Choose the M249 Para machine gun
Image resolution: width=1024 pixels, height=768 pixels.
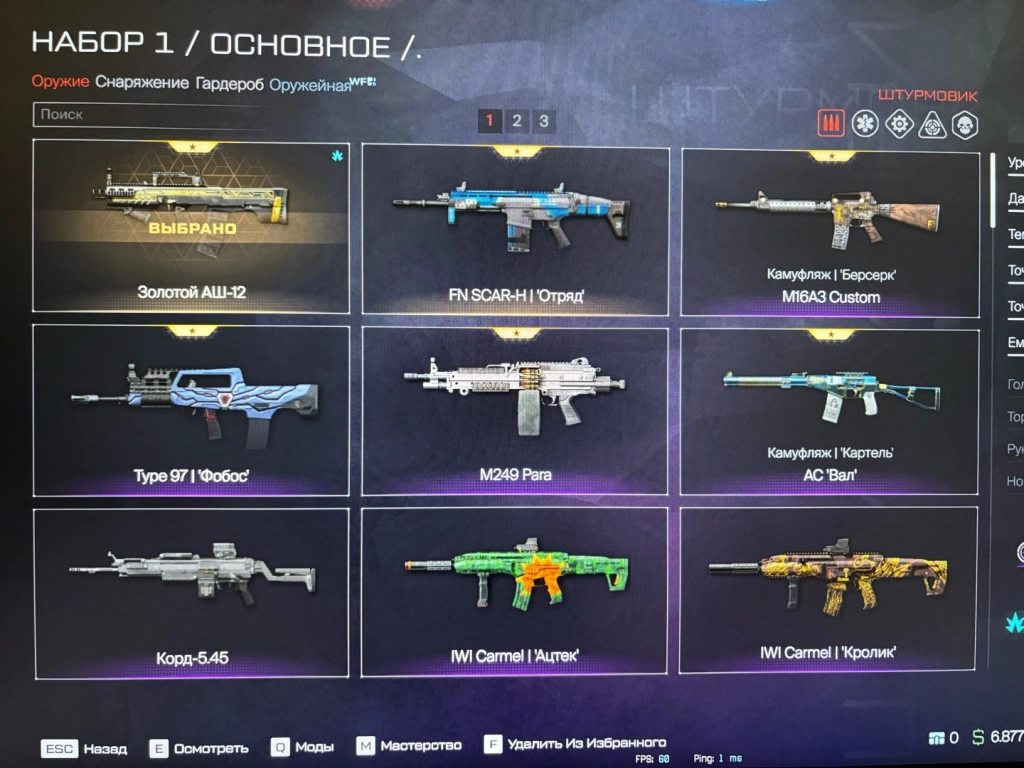click(515, 411)
